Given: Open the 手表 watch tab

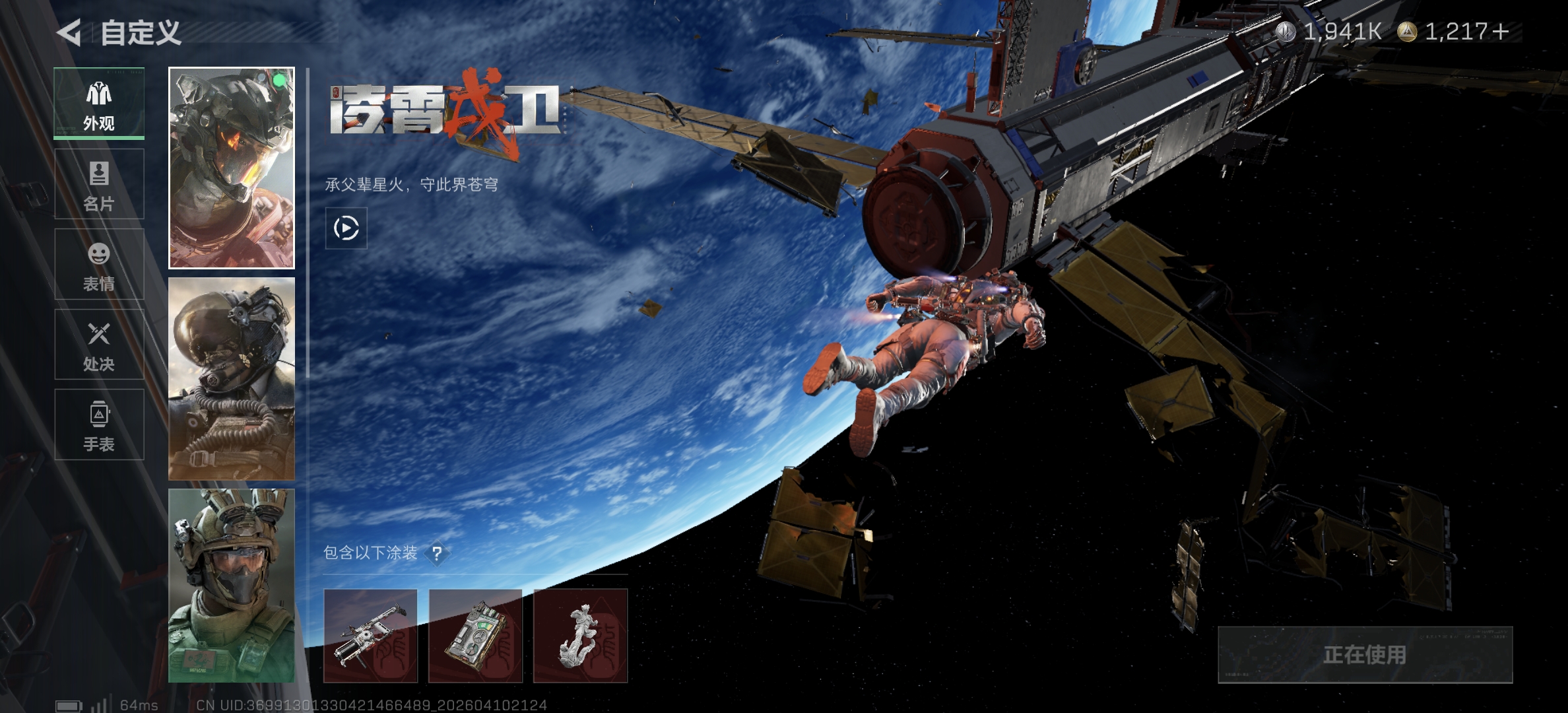Looking at the screenshot, I should [x=99, y=424].
